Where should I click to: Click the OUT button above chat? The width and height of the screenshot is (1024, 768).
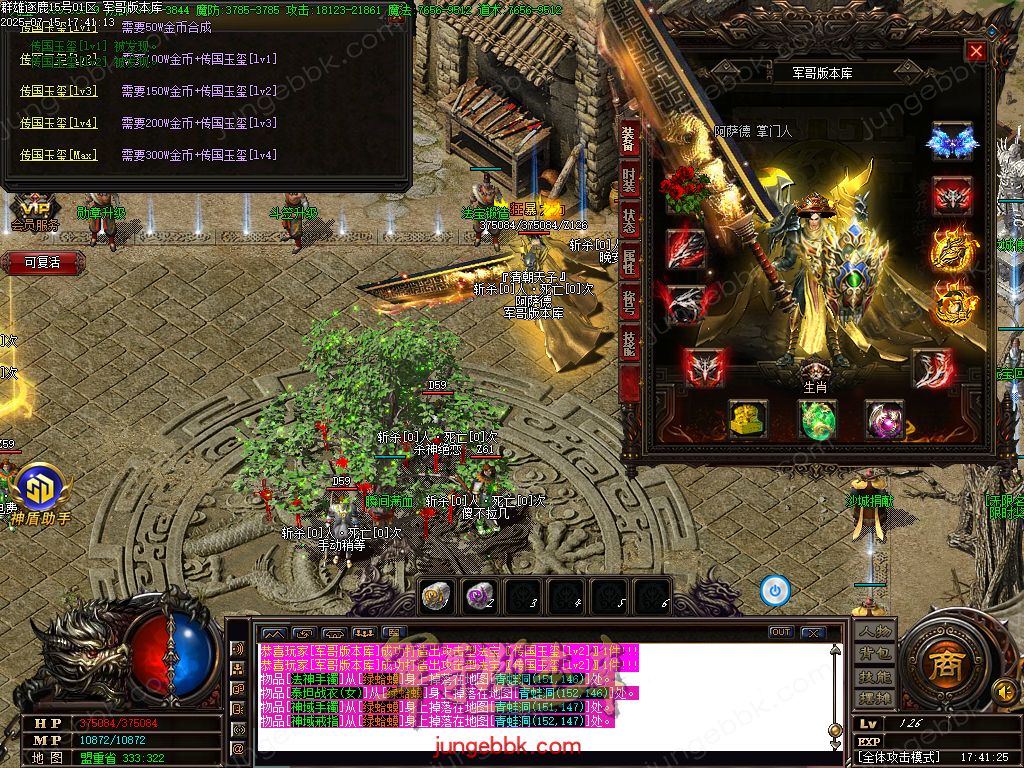click(x=781, y=633)
